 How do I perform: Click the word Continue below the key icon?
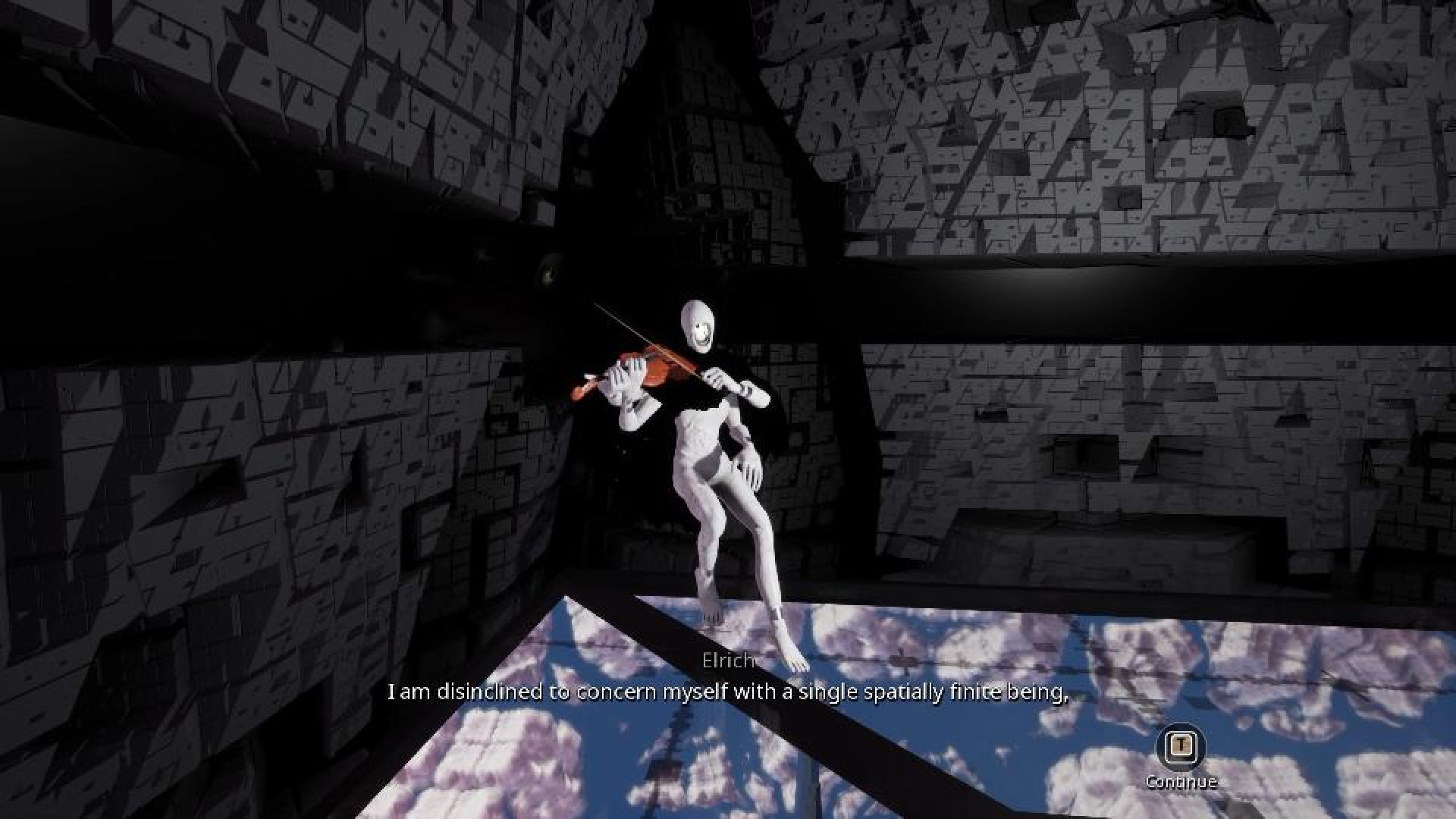click(1181, 780)
